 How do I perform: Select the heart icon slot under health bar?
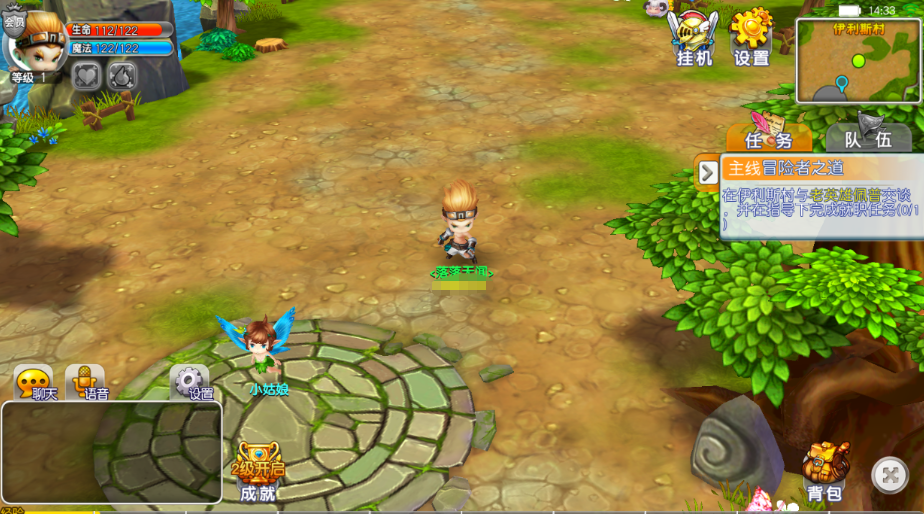(87, 76)
